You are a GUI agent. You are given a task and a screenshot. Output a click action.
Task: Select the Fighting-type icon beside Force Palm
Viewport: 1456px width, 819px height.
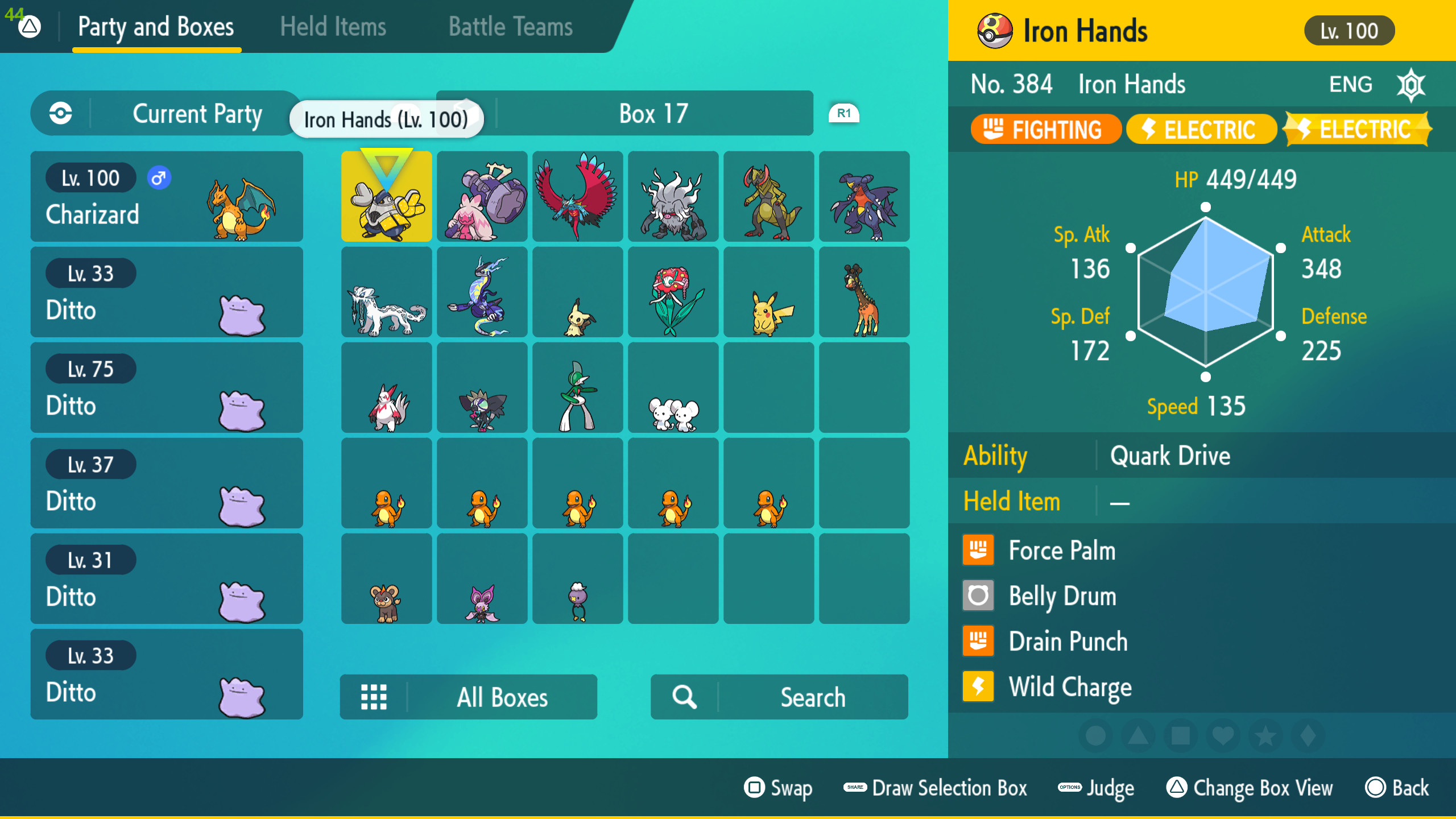[x=978, y=550]
